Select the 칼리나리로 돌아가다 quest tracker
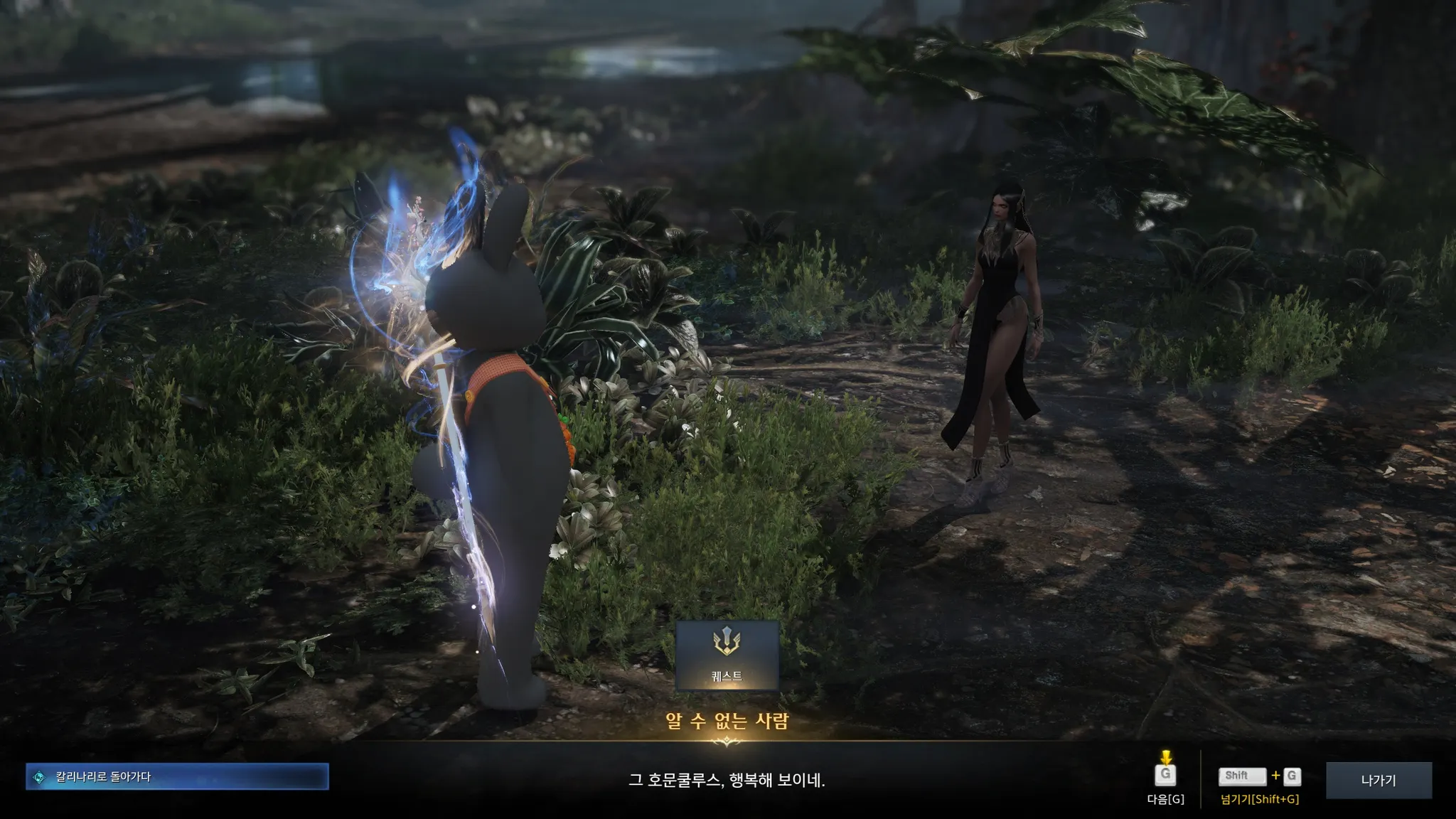This screenshot has height=819, width=1456. [x=177, y=776]
